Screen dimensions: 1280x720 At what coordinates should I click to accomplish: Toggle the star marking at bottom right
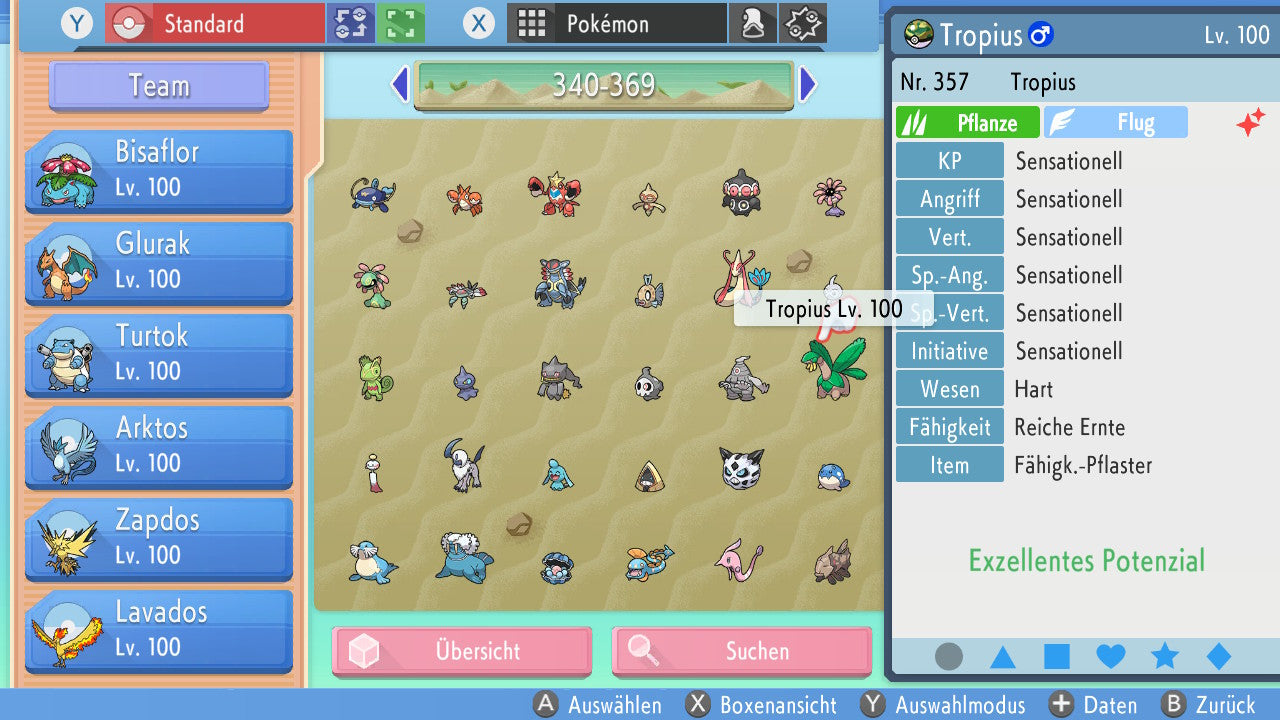1163,656
